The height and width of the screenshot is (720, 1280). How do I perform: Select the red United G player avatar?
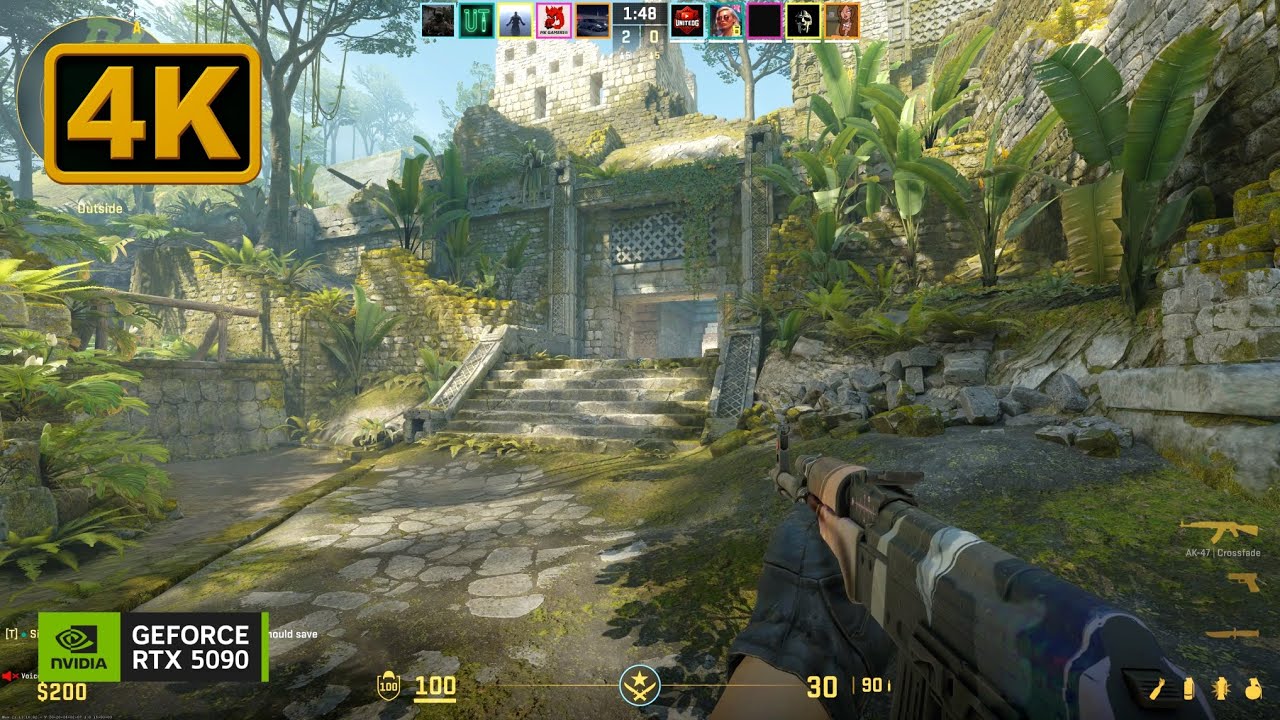click(686, 21)
